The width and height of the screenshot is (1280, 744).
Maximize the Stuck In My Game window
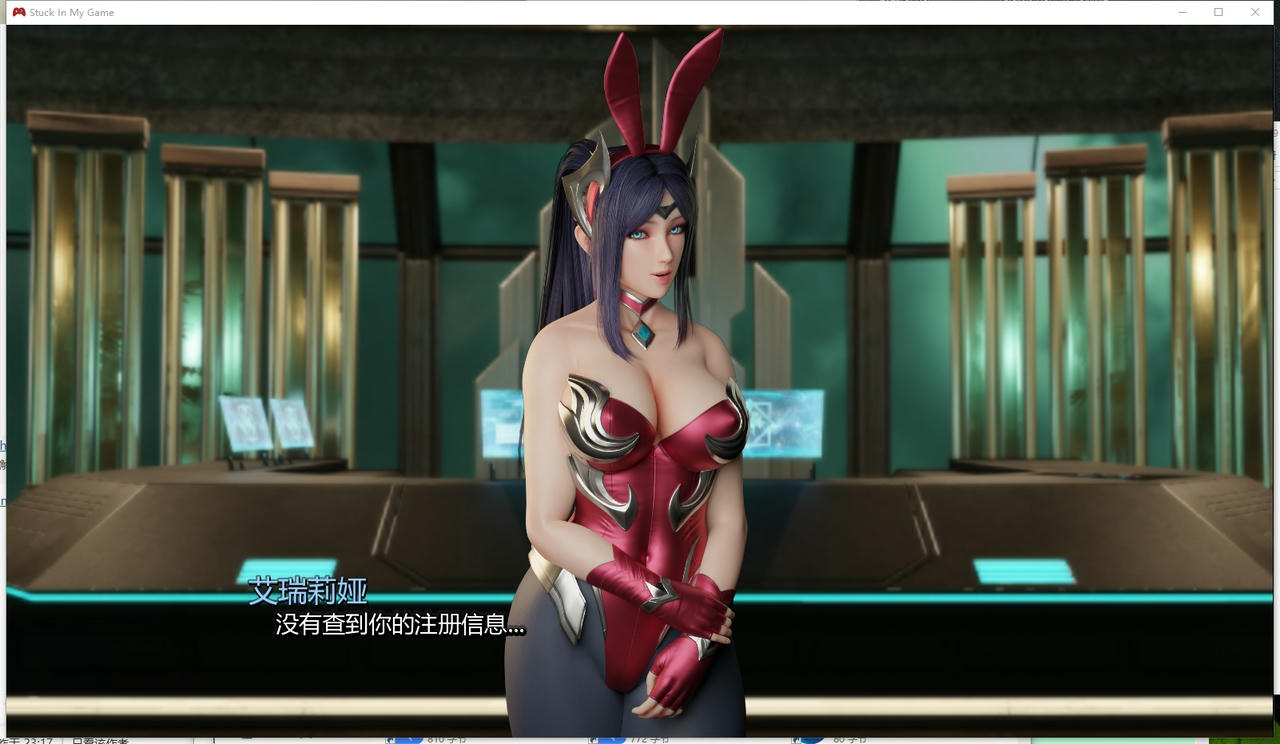pyautogui.click(x=1217, y=11)
